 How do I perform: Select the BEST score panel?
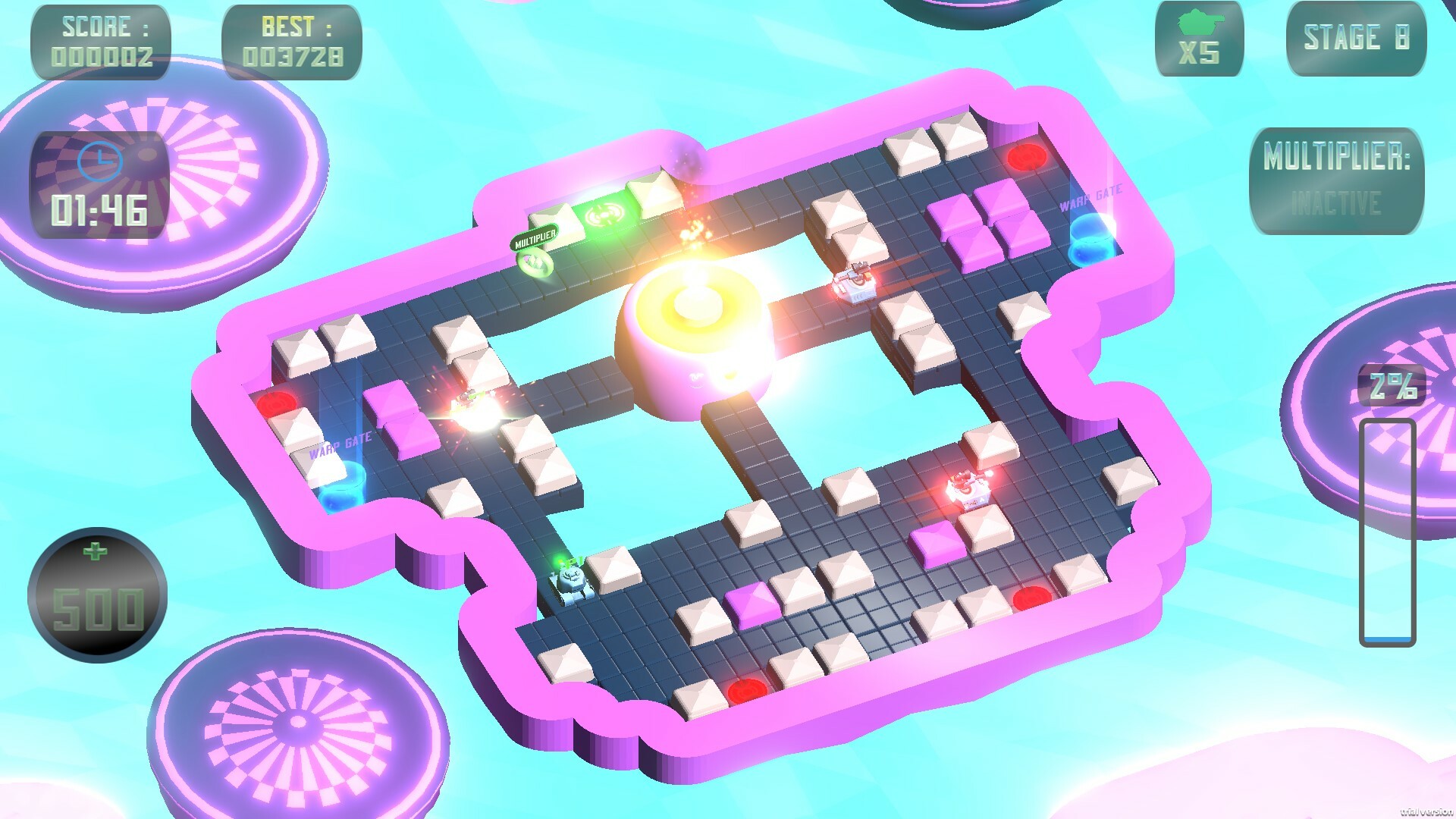pos(290,42)
